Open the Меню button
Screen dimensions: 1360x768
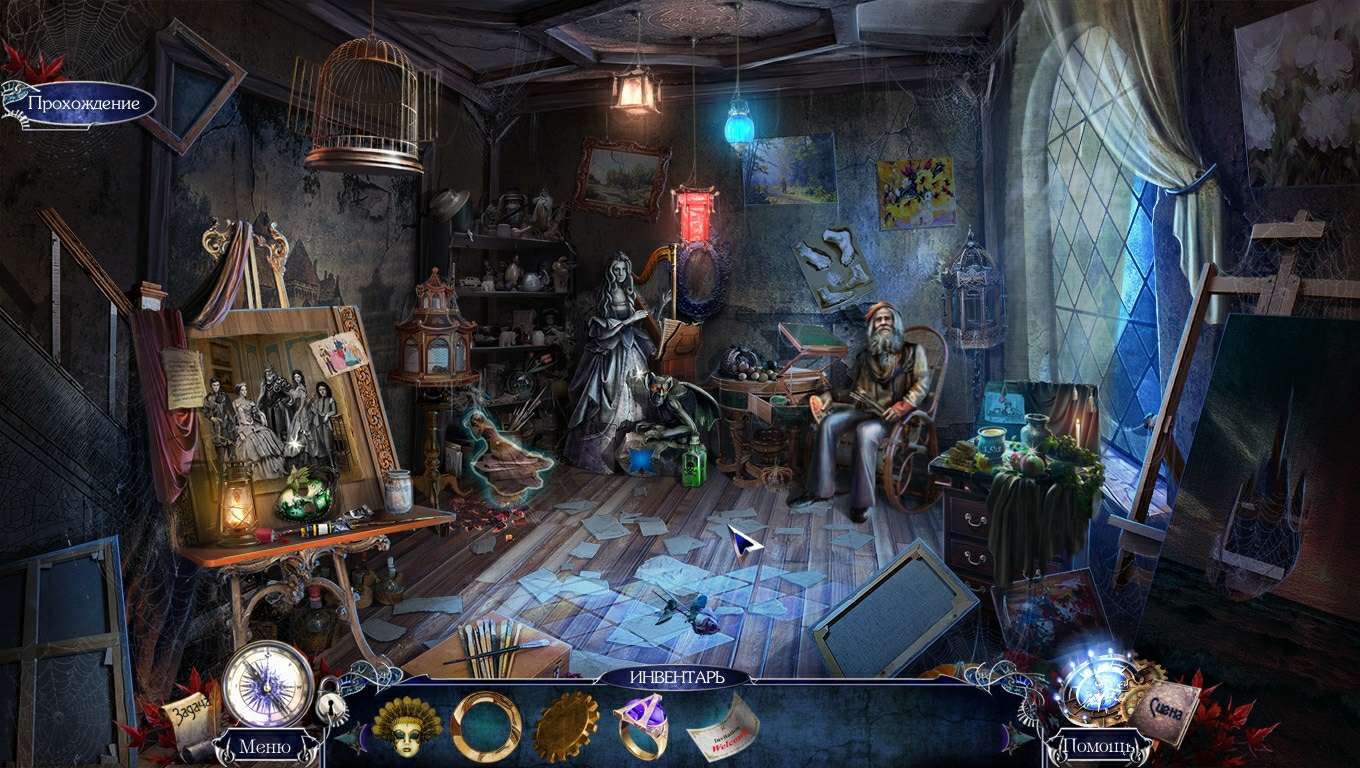[265, 746]
